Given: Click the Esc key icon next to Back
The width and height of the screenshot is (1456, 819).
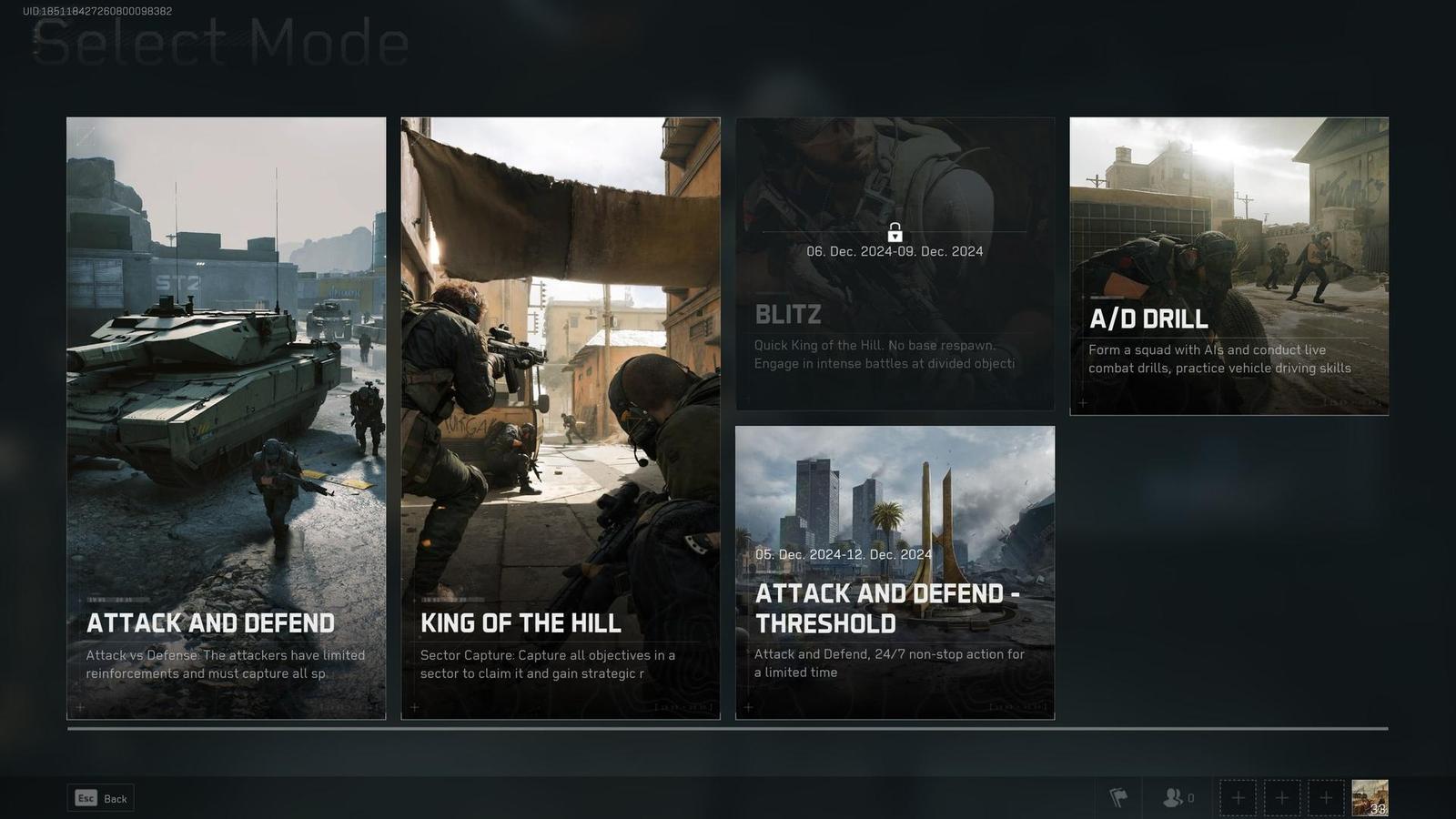Looking at the screenshot, I should 86,798.
